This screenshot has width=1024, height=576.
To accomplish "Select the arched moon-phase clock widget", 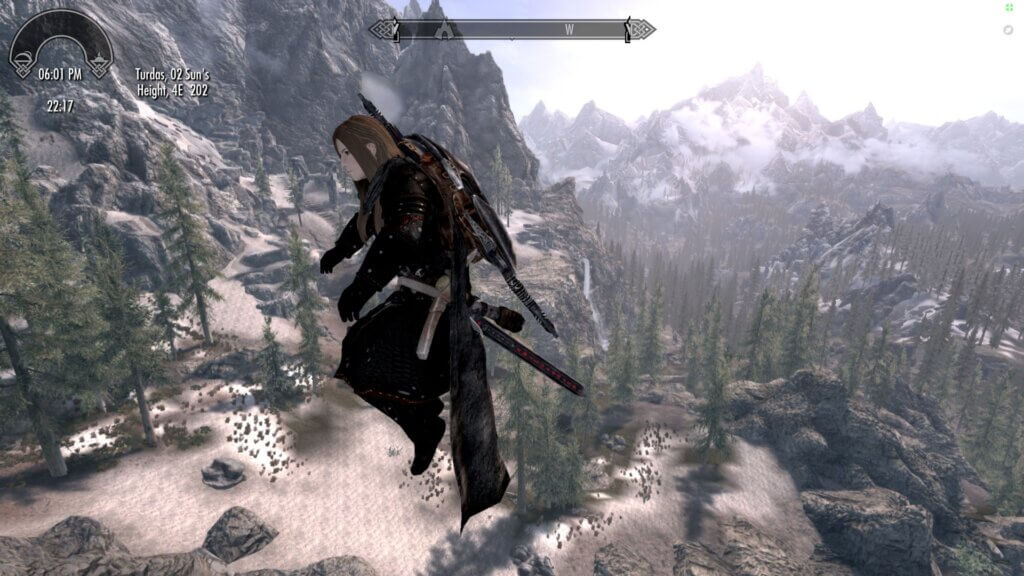I will [61, 44].
